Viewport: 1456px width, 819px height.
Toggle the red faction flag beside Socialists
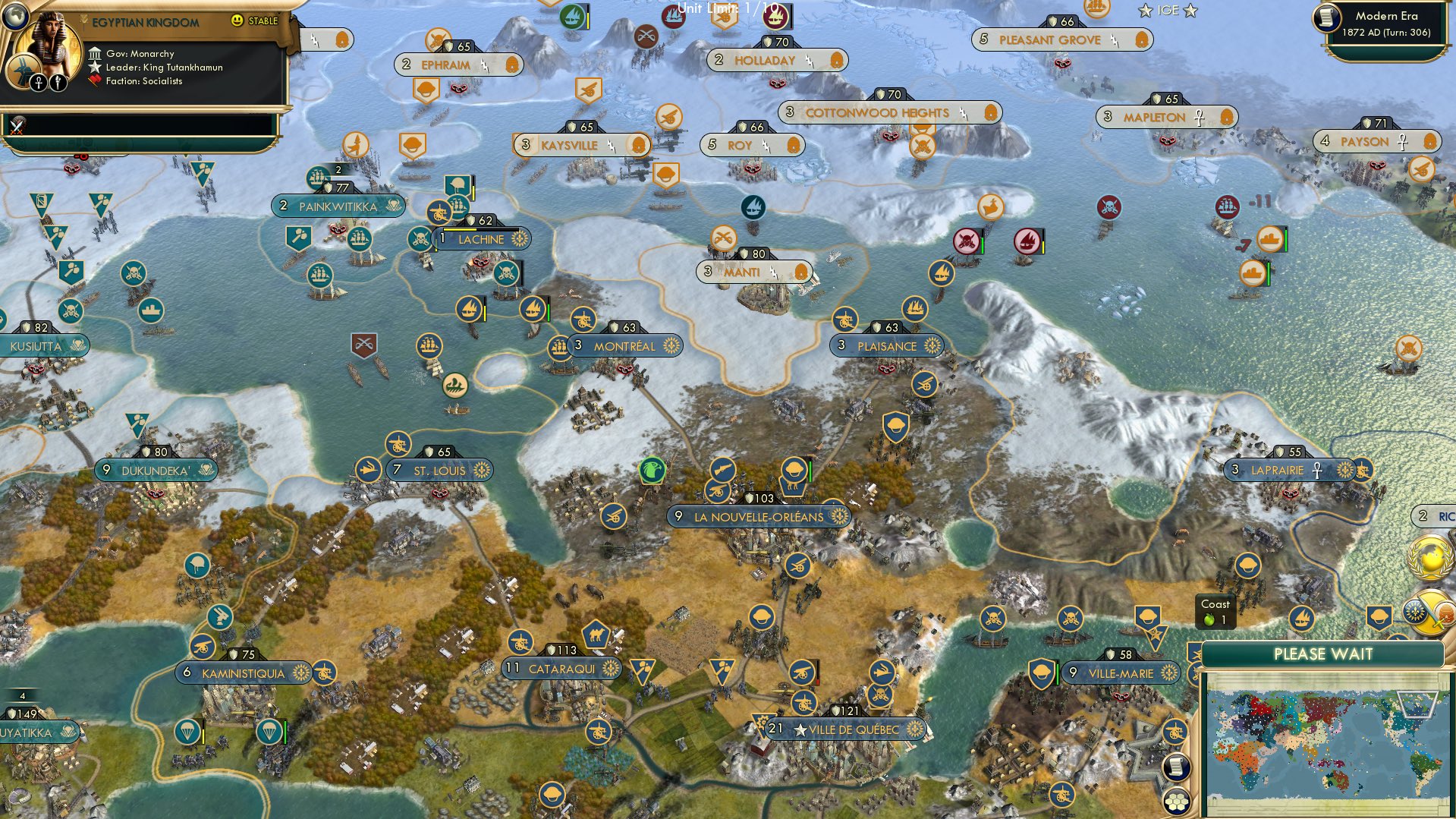coord(94,81)
